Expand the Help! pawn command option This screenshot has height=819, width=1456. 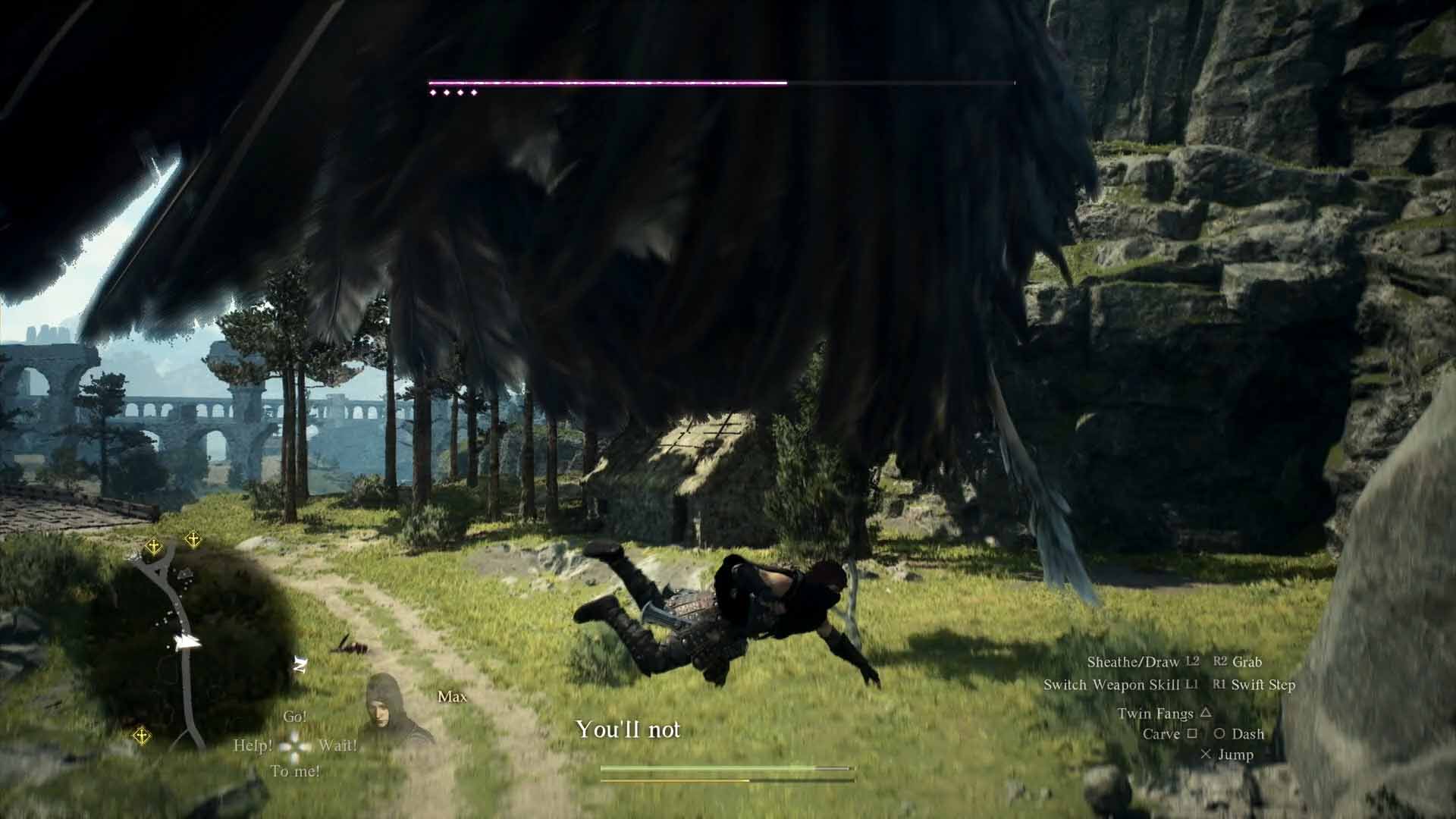(x=253, y=746)
